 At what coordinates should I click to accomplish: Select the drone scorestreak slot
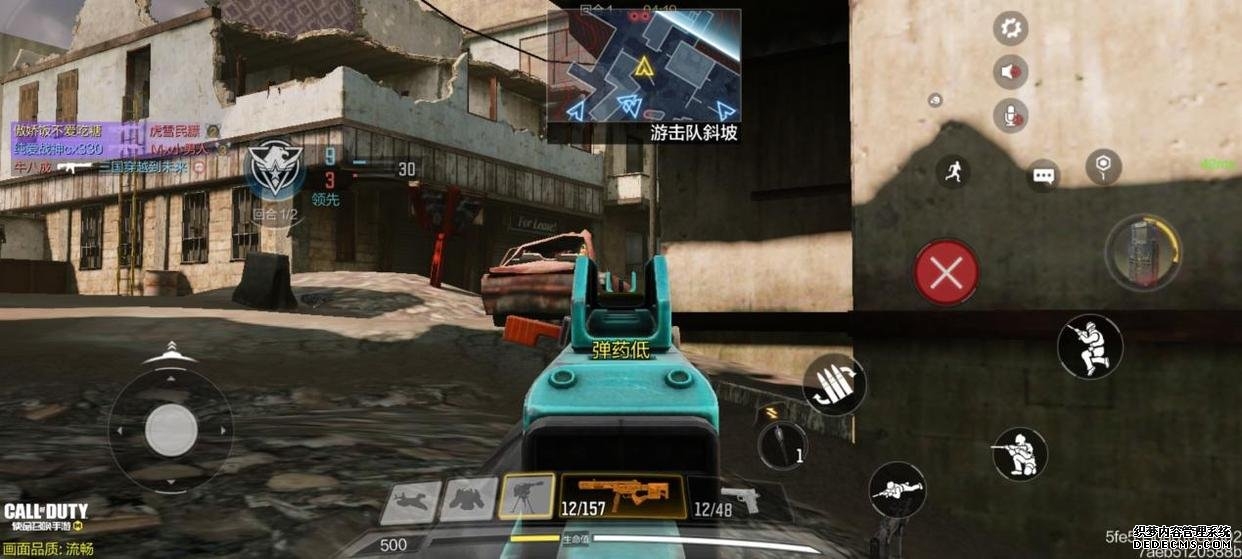pos(411,501)
